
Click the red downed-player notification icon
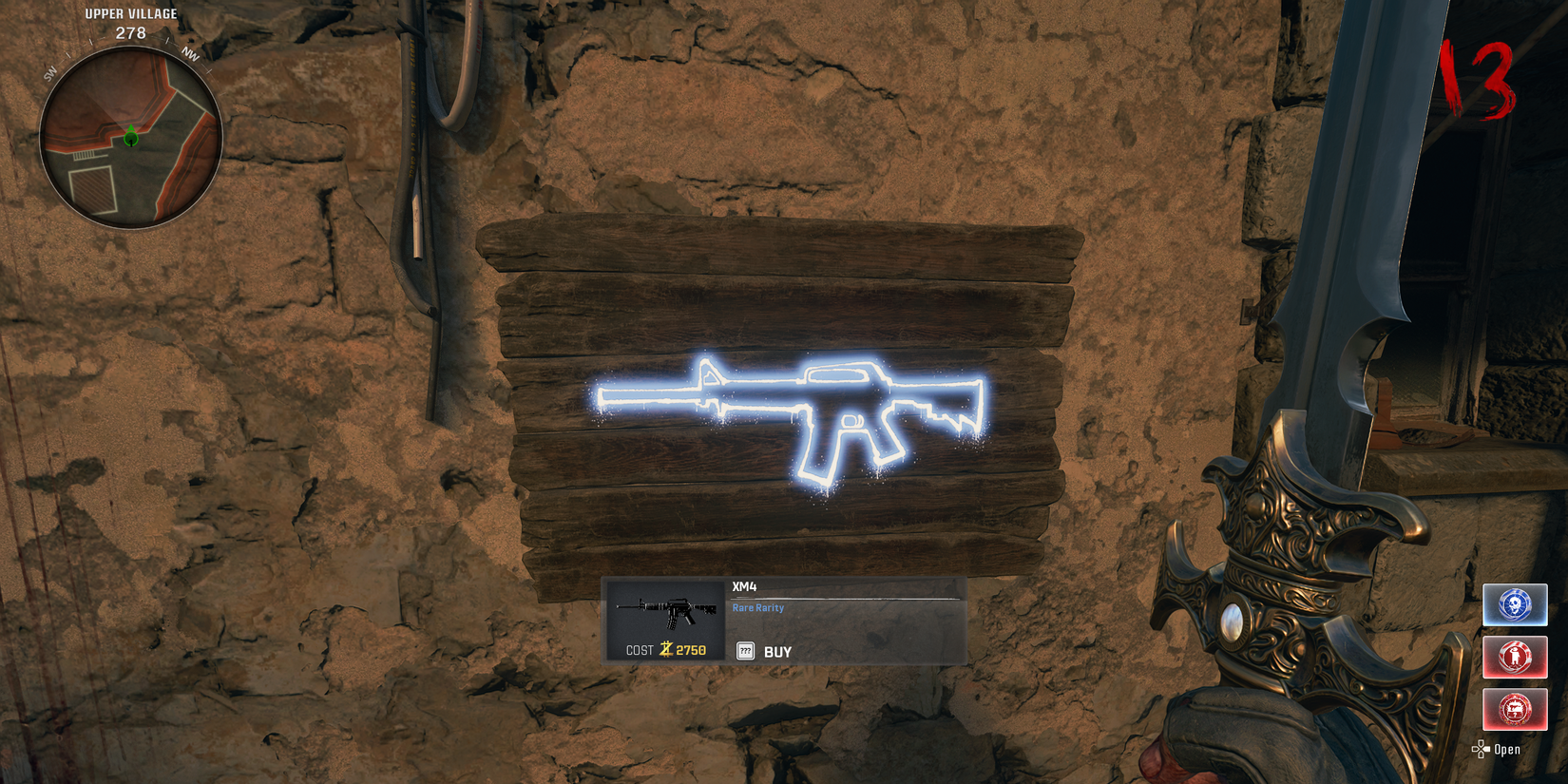(1516, 657)
